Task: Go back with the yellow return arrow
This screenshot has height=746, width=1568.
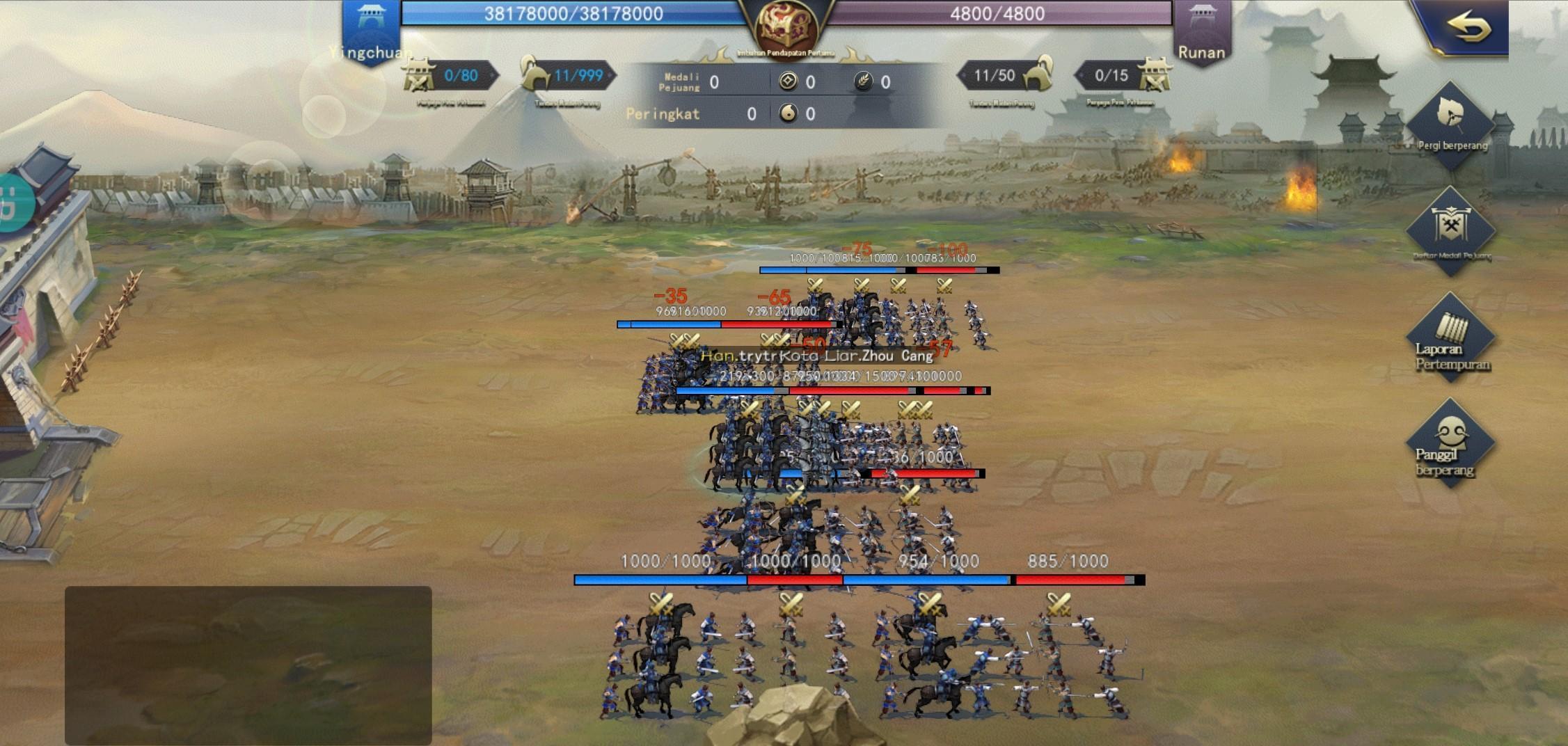Action: pos(1468,29)
